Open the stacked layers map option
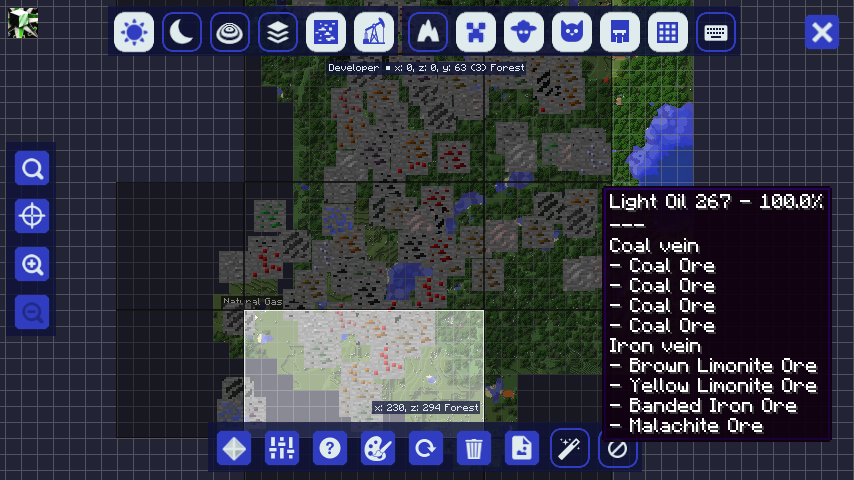The height and width of the screenshot is (480, 854). click(279, 33)
